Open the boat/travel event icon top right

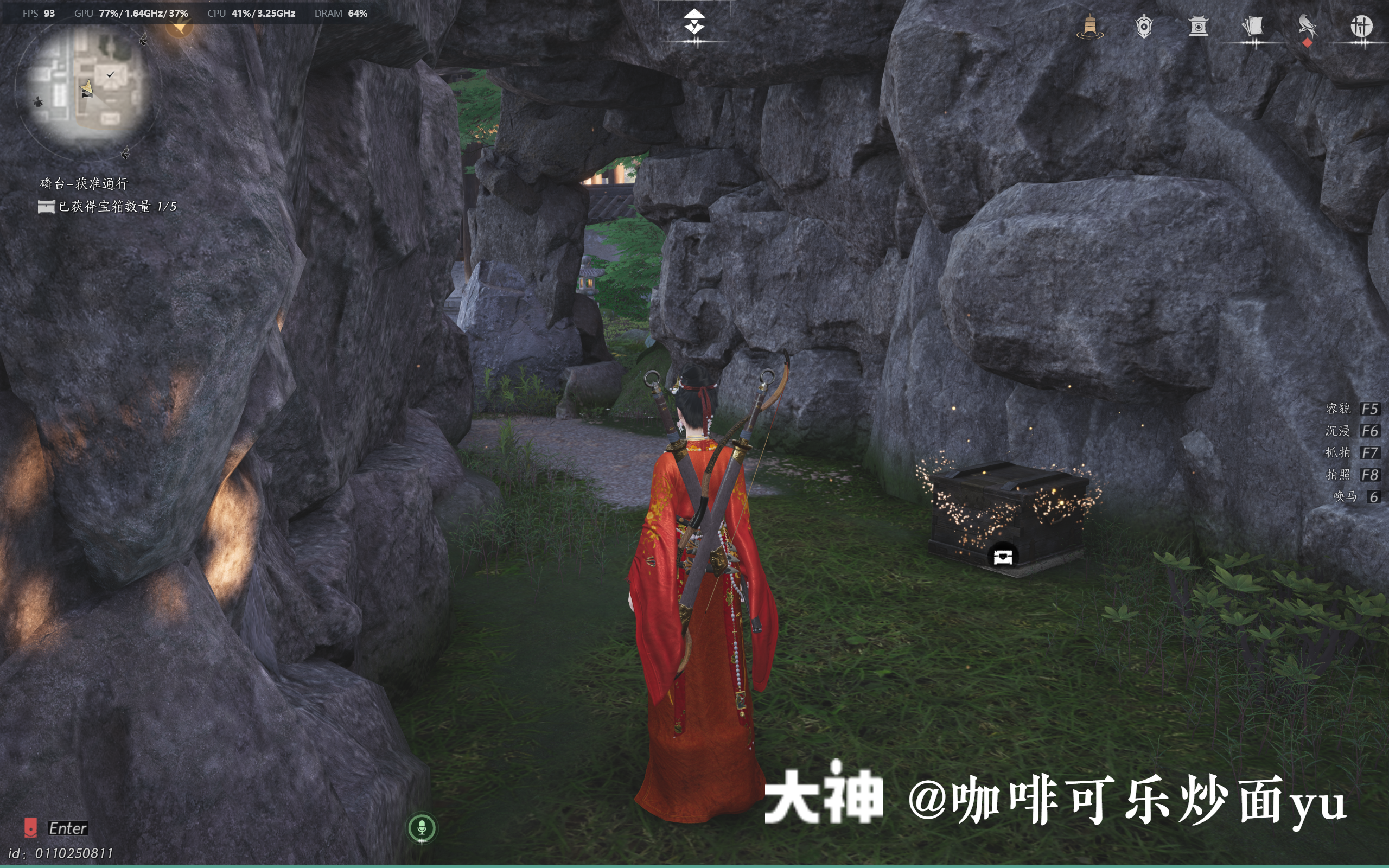1091,27
